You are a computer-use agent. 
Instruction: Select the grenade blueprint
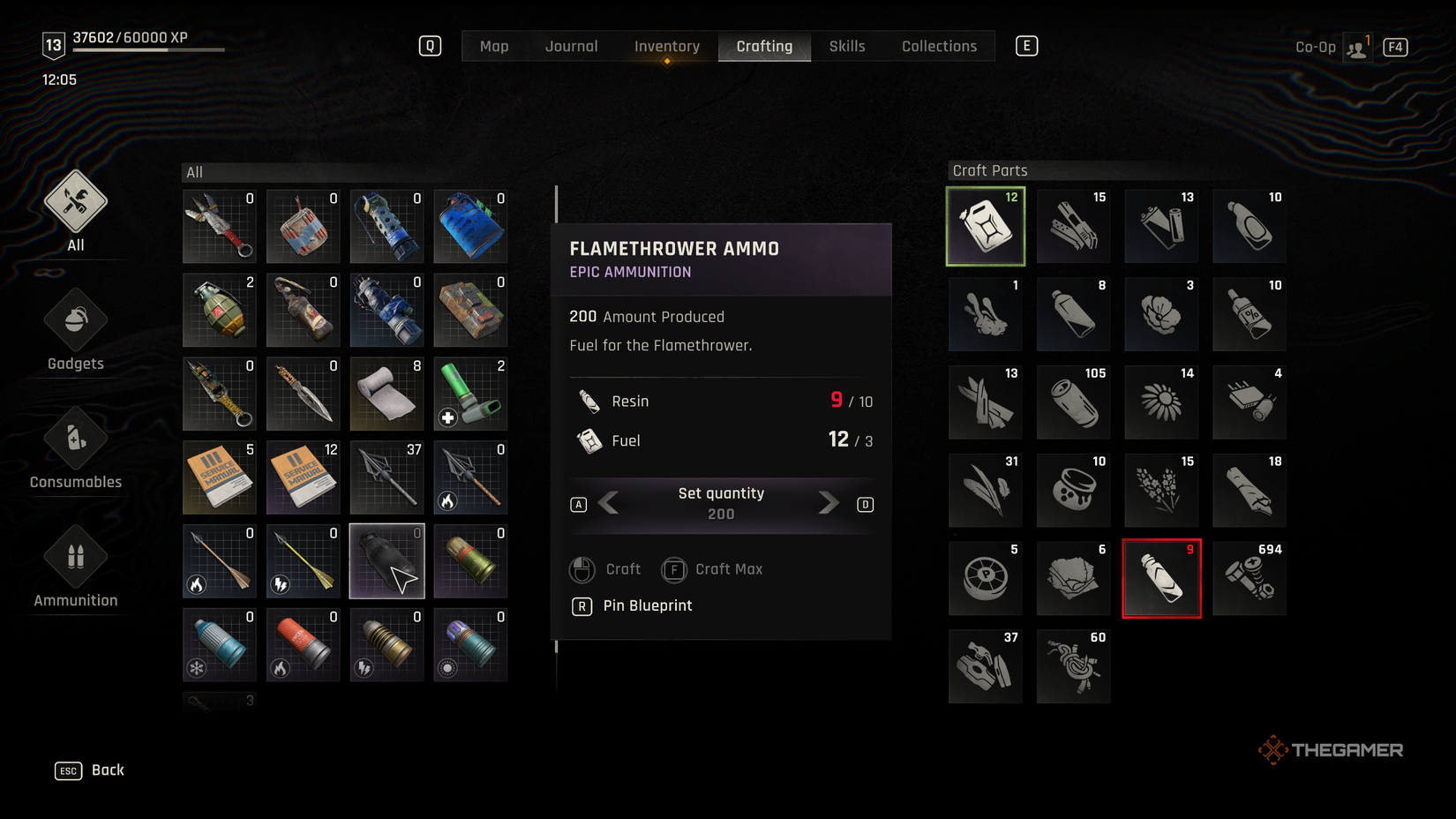point(219,310)
